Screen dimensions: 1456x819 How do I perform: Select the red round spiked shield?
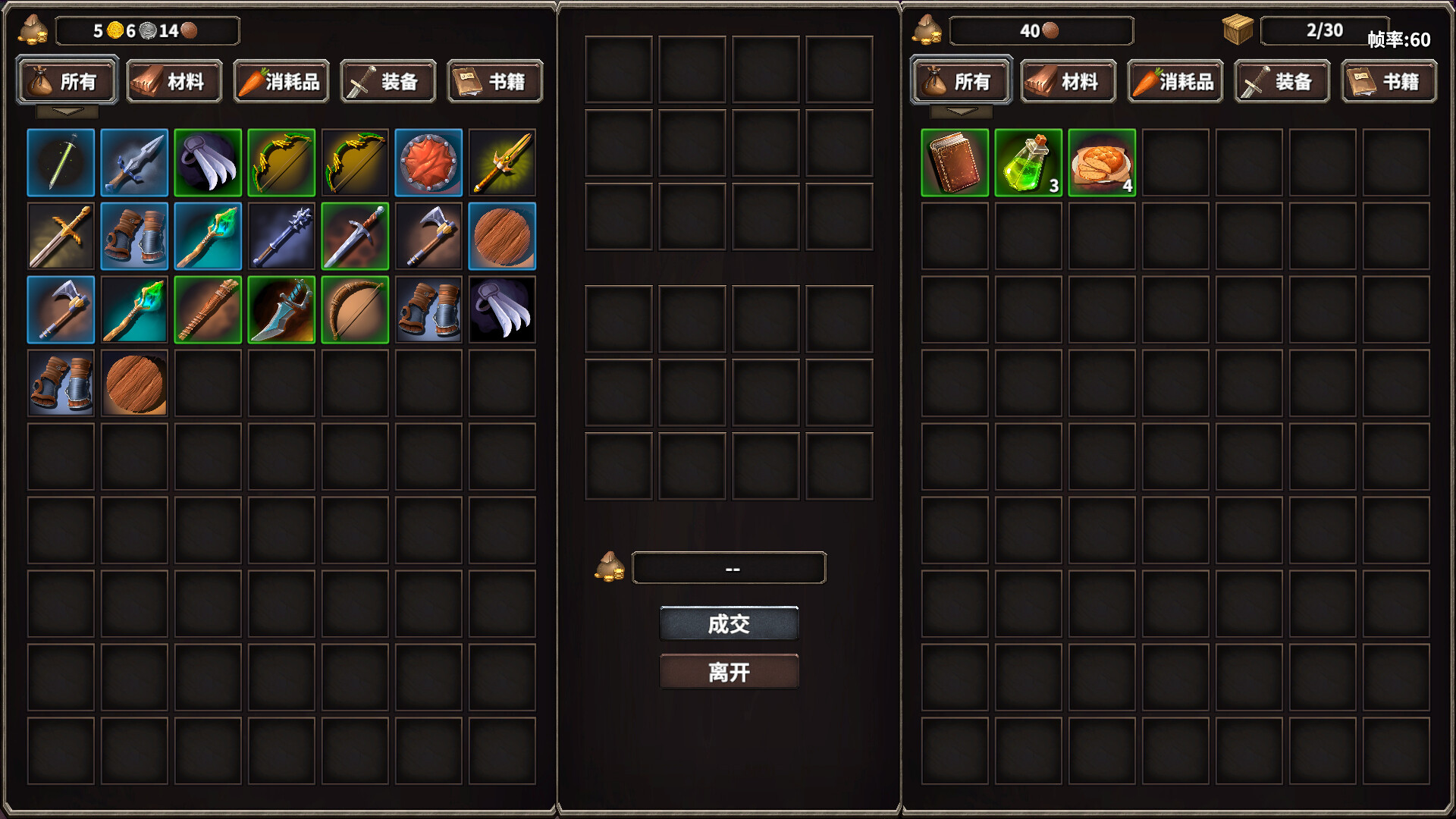(428, 163)
